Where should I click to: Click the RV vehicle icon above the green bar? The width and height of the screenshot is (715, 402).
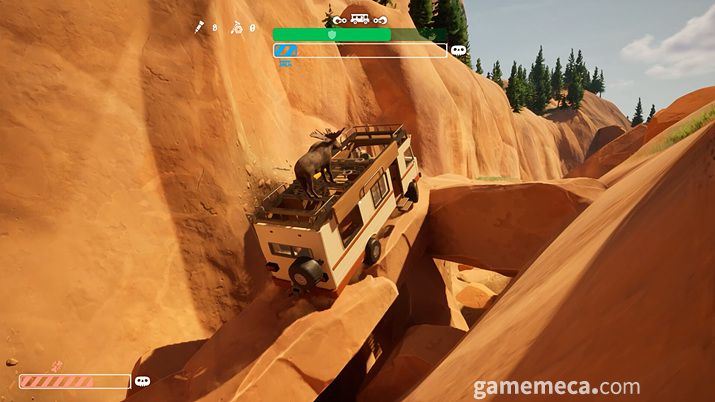pyautogui.click(x=359, y=18)
